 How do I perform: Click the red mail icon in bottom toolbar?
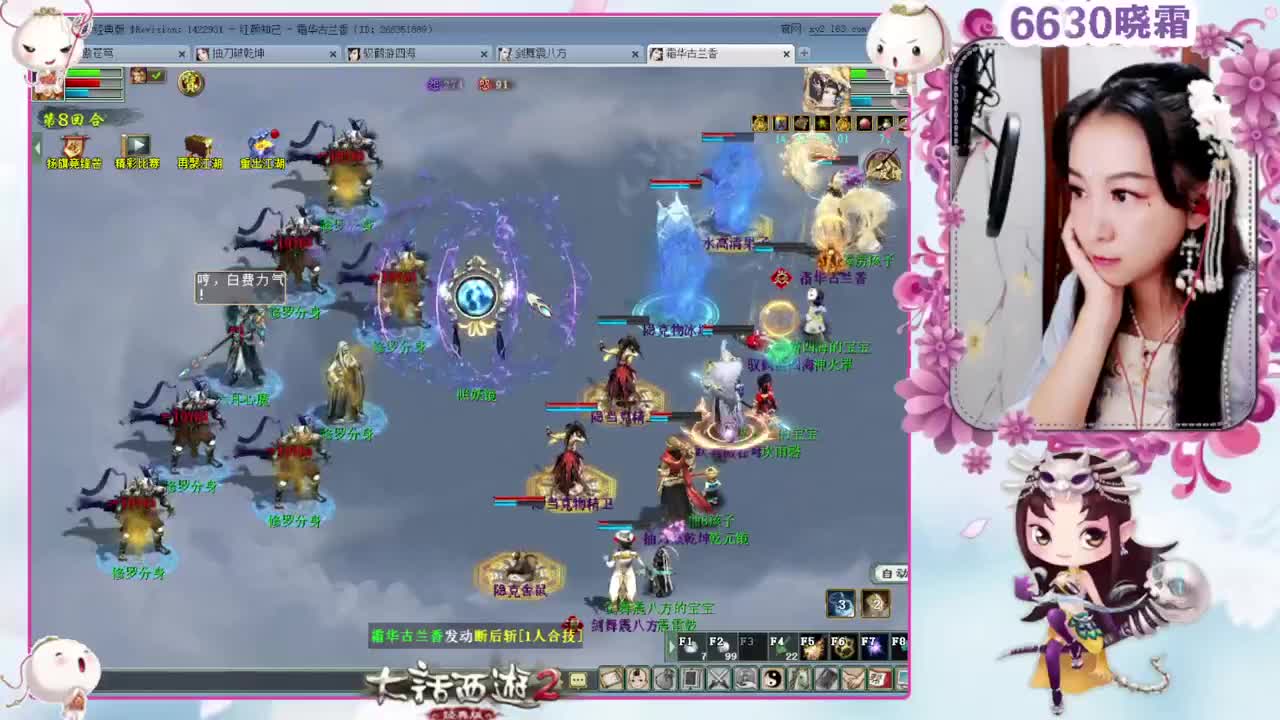pos(878,681)
